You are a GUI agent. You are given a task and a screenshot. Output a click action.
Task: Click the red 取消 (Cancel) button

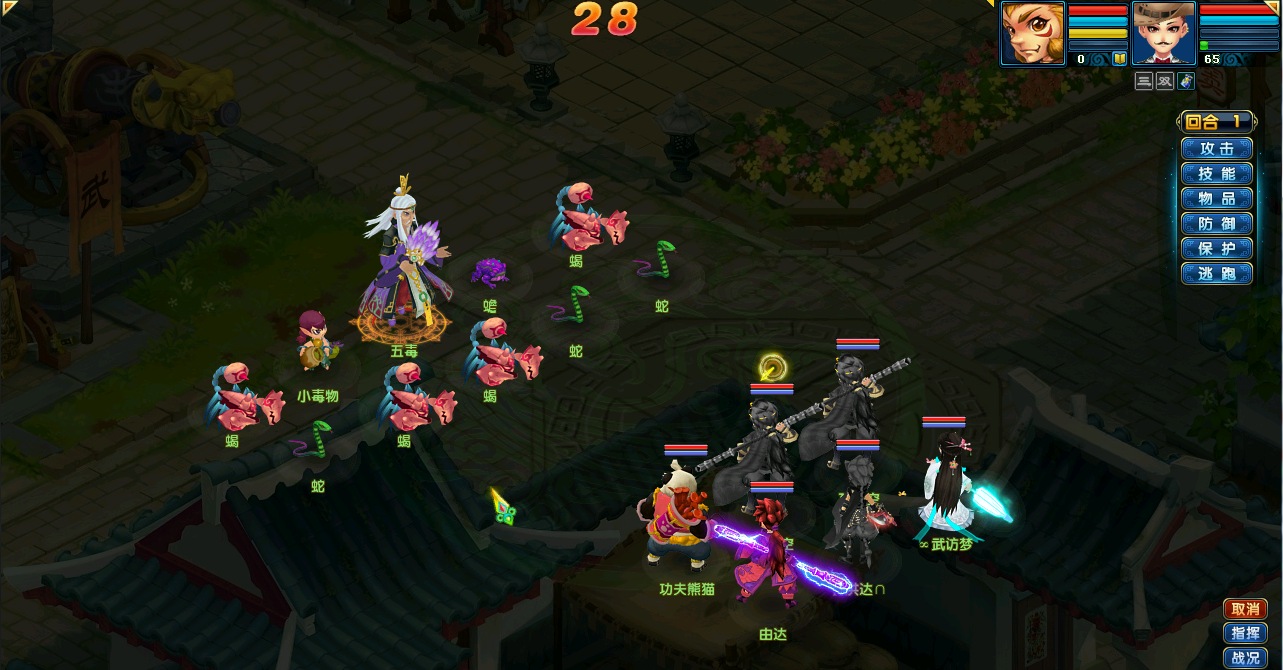point(1245,609)
